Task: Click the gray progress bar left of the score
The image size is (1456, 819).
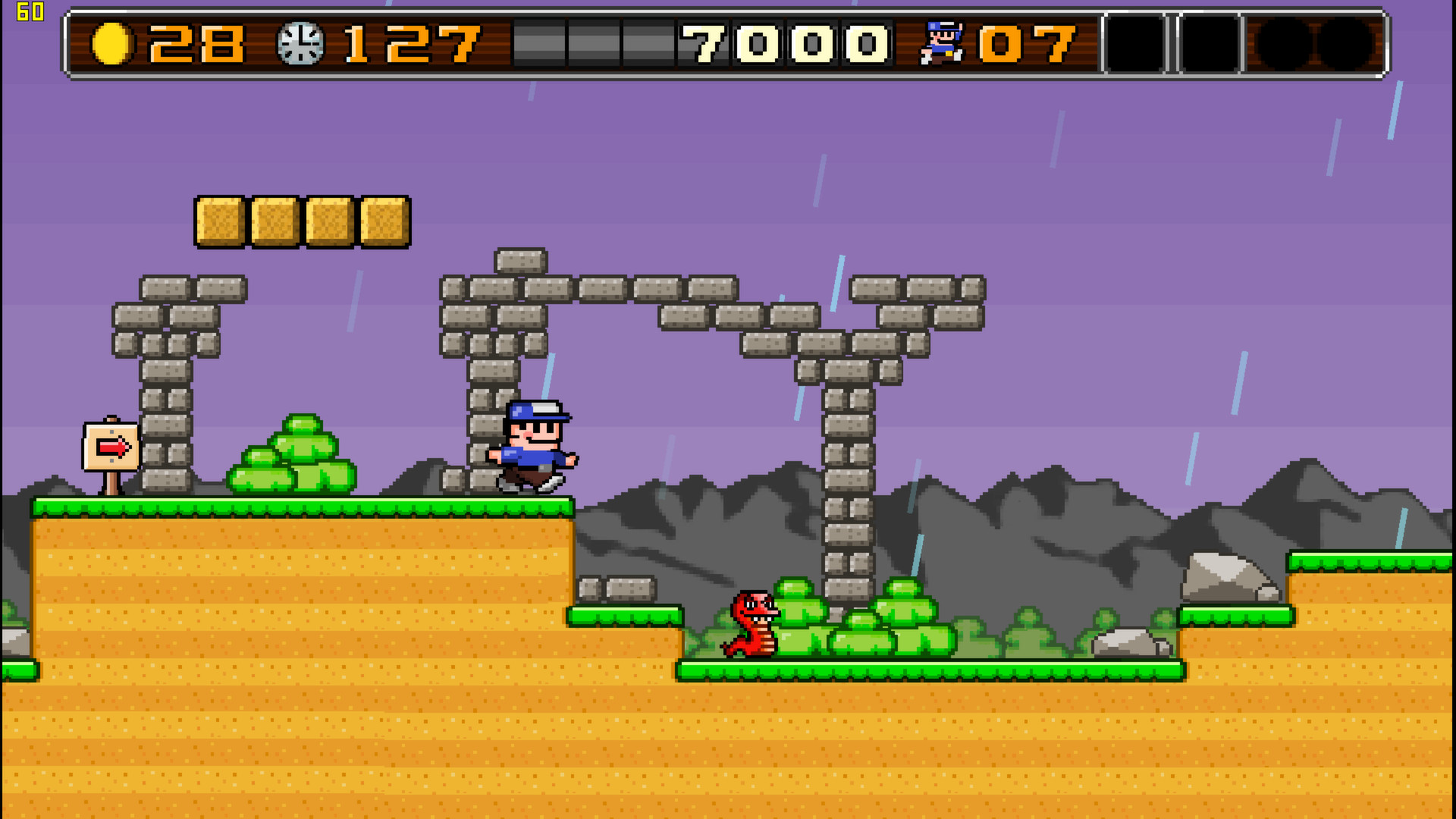Action: pyautogui.click(x=591, y=45)
